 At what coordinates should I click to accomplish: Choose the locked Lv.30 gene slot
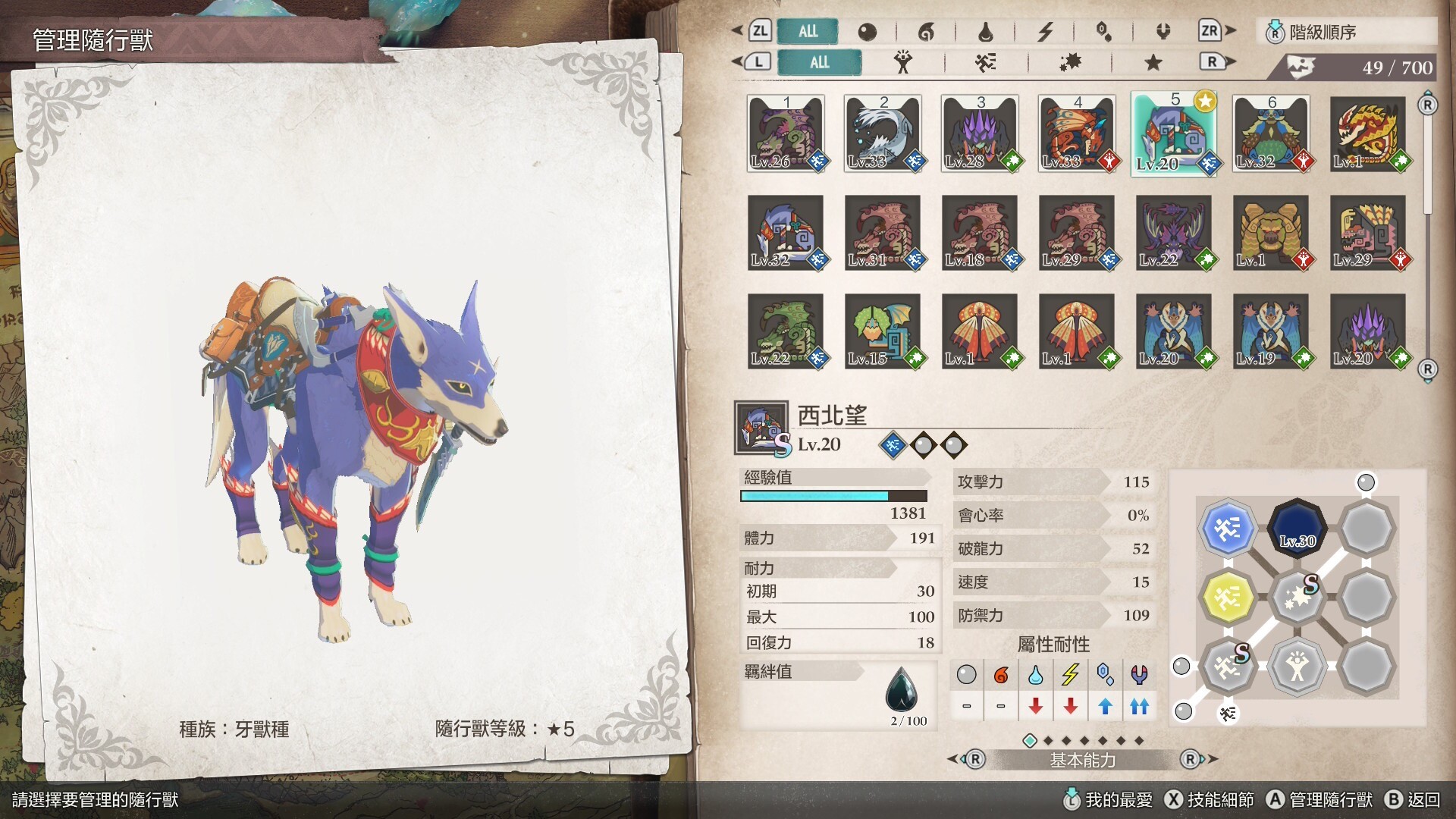[x=1297, y=528]
